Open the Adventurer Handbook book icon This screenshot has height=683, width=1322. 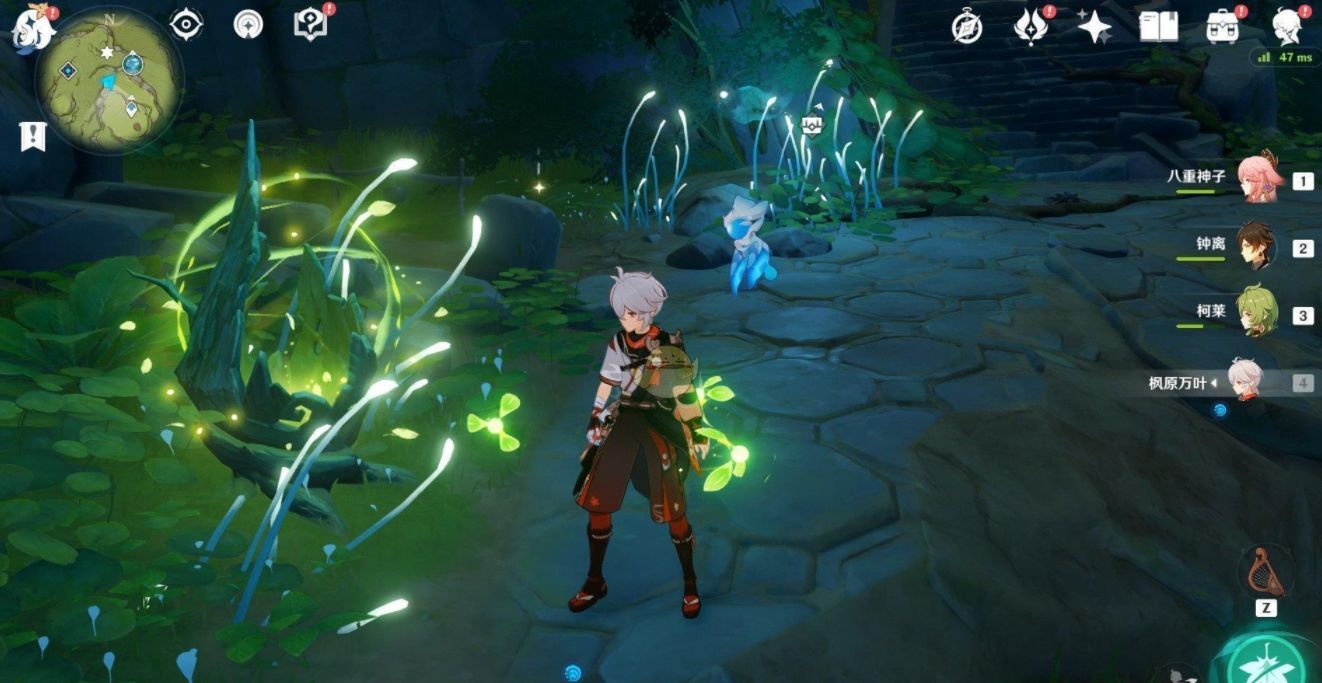coord(1158,27)
